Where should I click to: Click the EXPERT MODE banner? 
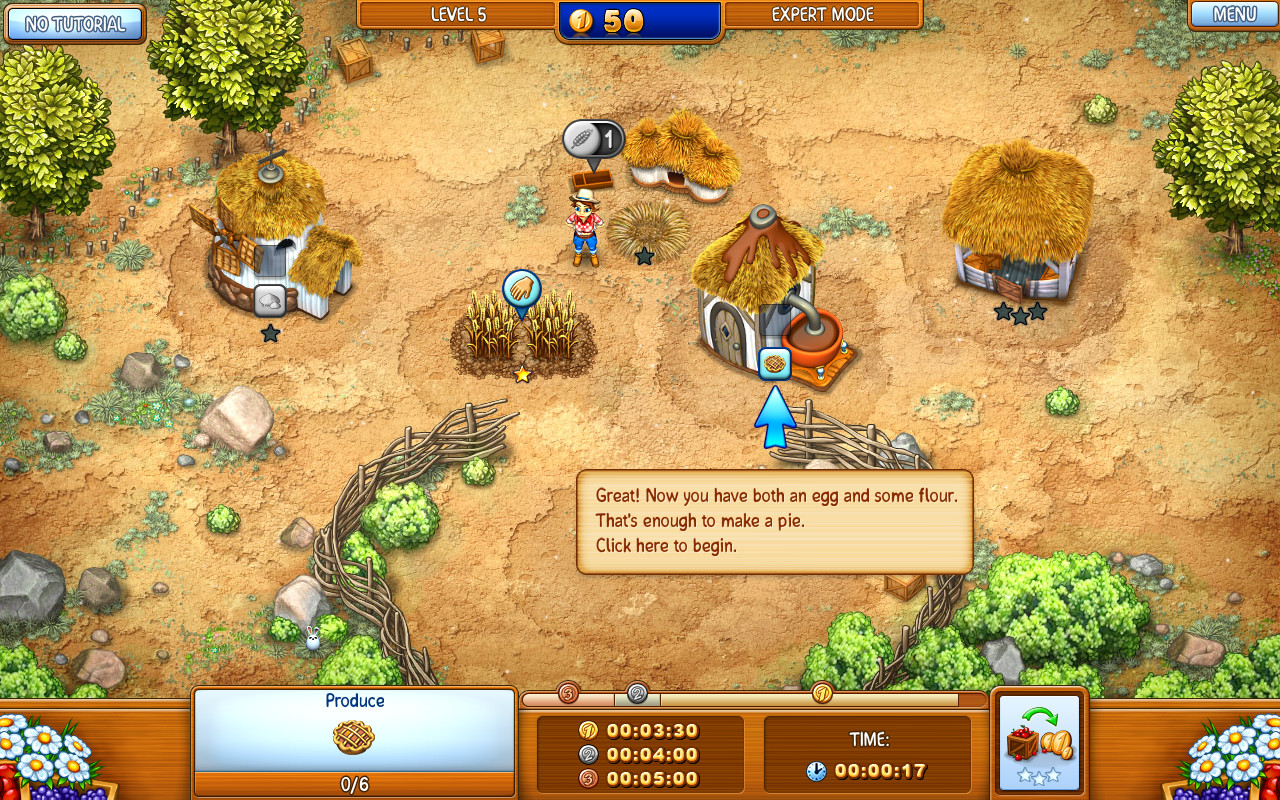pyautogui.click(x=822, y=15)
